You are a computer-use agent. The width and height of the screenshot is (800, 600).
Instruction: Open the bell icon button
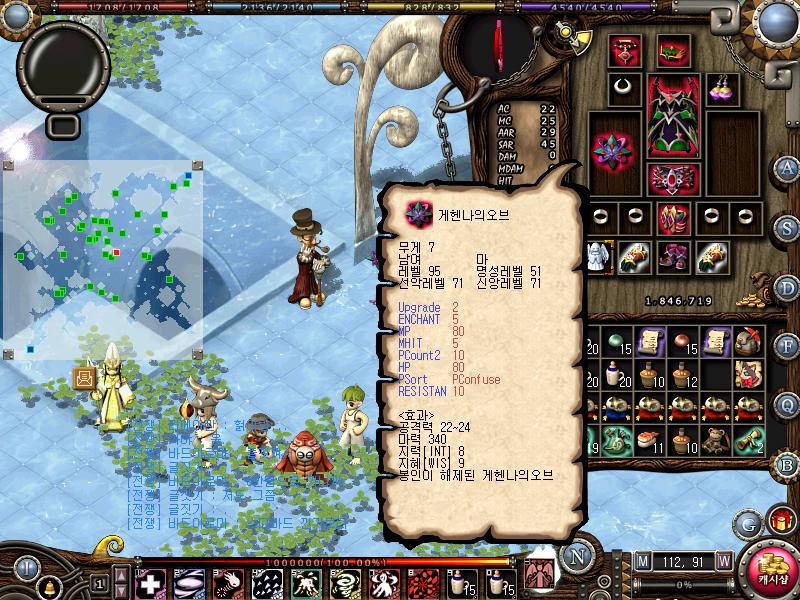click(47, 586)
